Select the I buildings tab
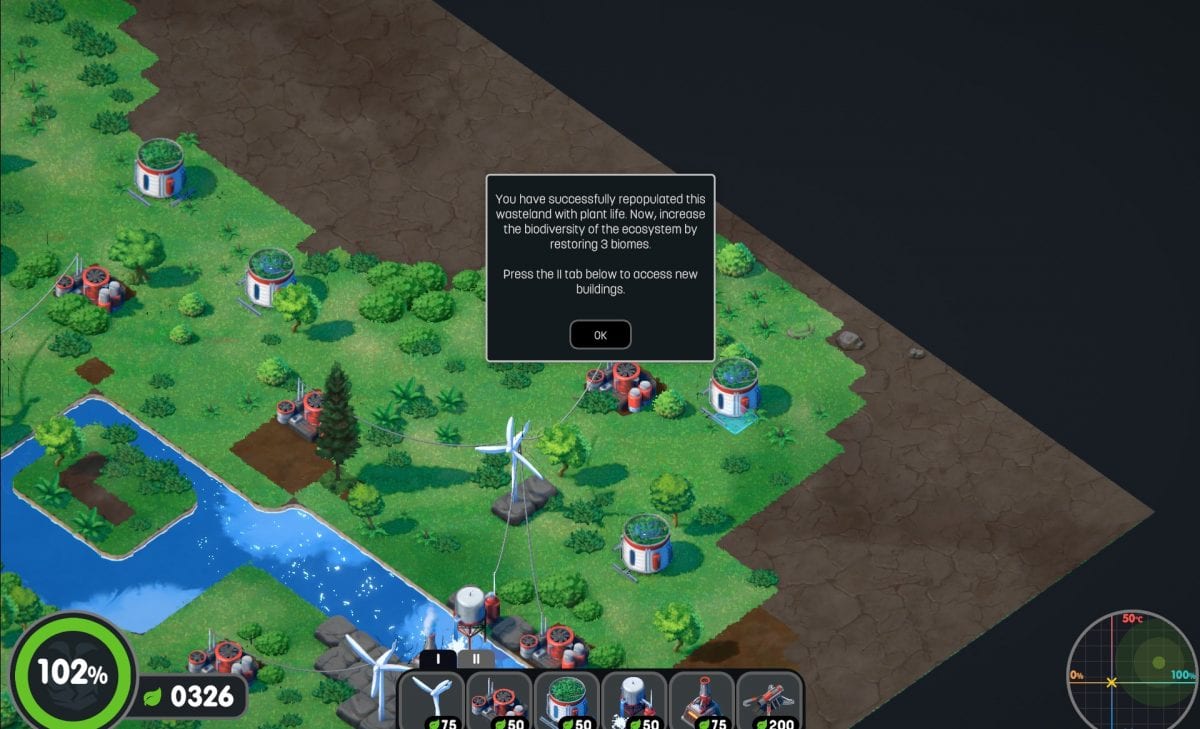The height and width of the screenshot is (729, 1200). click(x=438, y=659)
